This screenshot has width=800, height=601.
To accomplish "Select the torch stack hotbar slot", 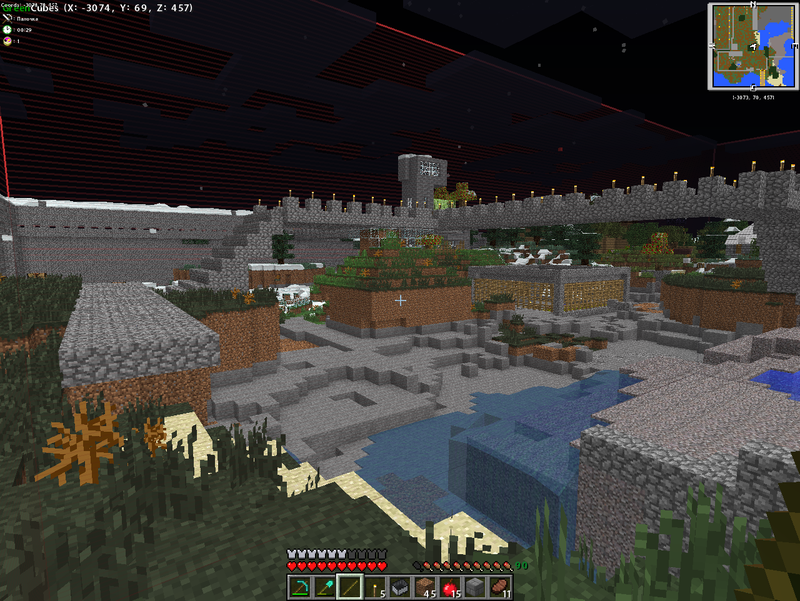I will (x=375, y=587).
